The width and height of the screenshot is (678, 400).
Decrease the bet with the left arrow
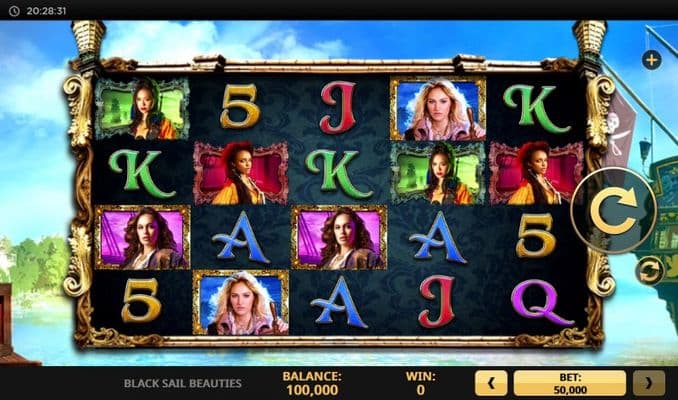[x=490, y=382]
